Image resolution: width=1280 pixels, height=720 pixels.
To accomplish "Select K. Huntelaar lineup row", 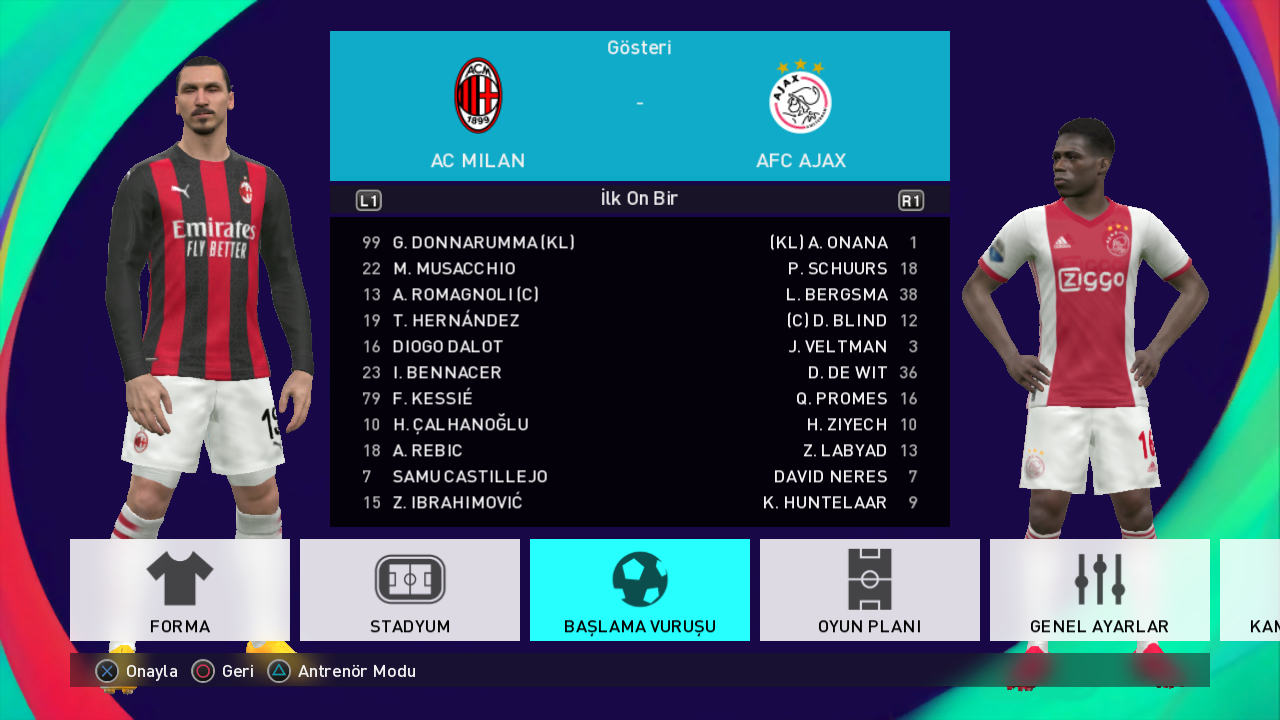I will pos(825,503).
